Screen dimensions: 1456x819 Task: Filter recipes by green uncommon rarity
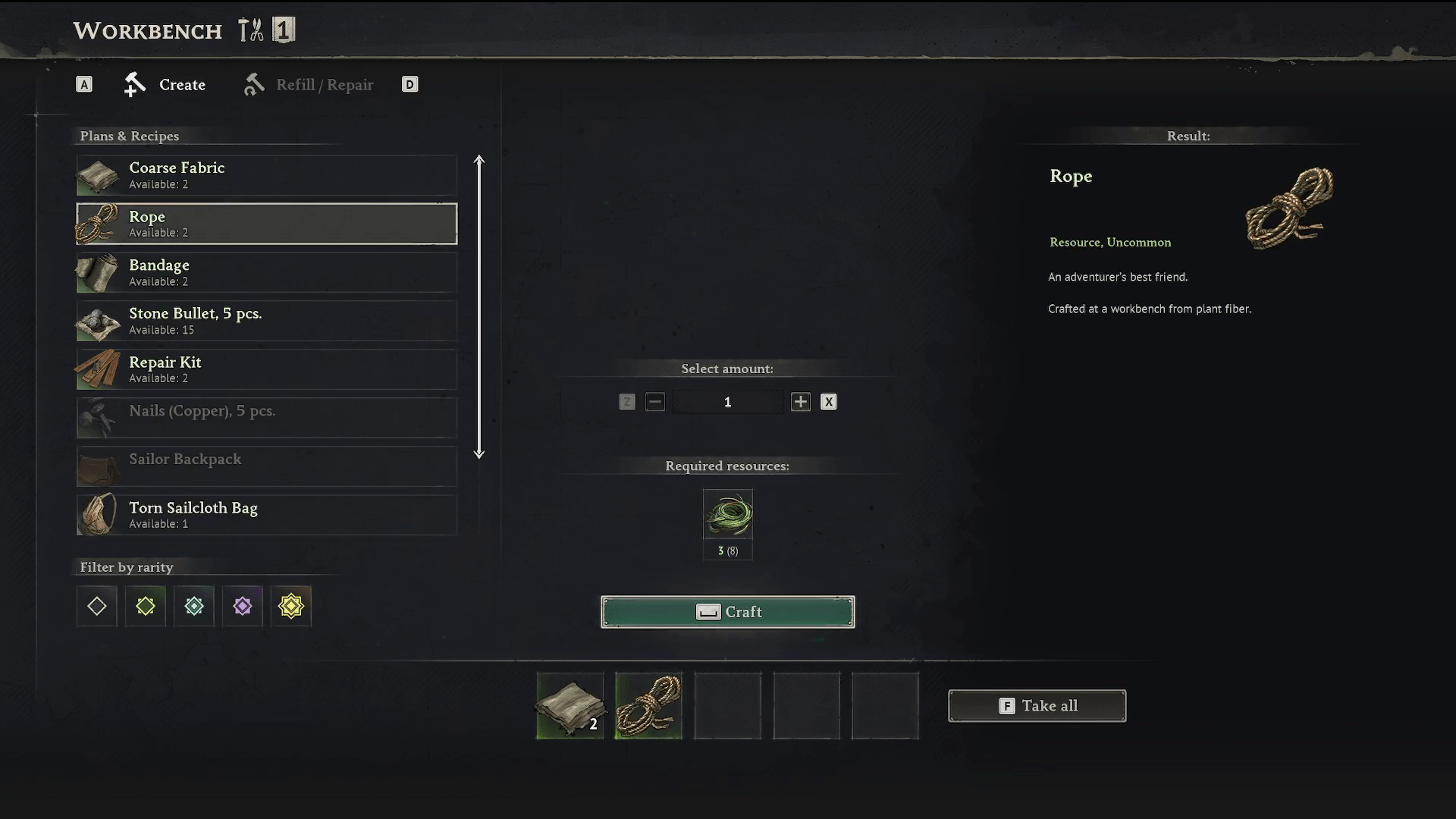146,606
